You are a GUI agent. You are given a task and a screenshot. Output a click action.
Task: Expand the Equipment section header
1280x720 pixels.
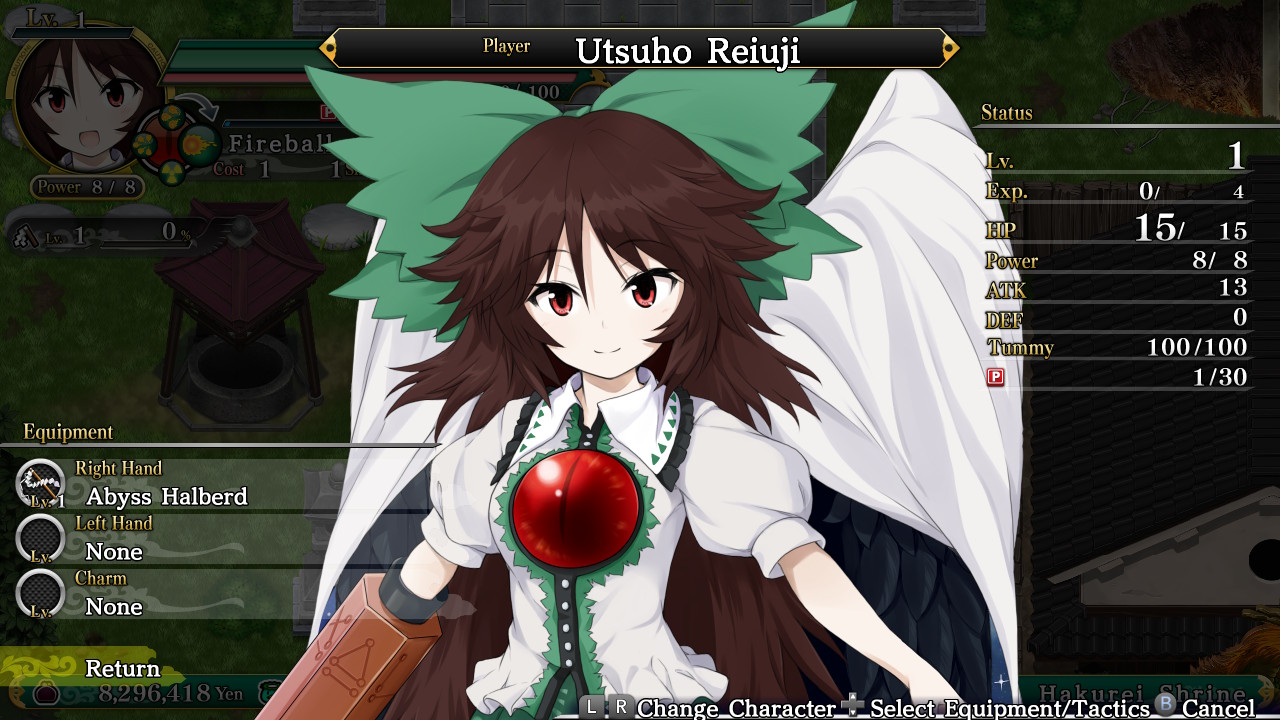66,432
